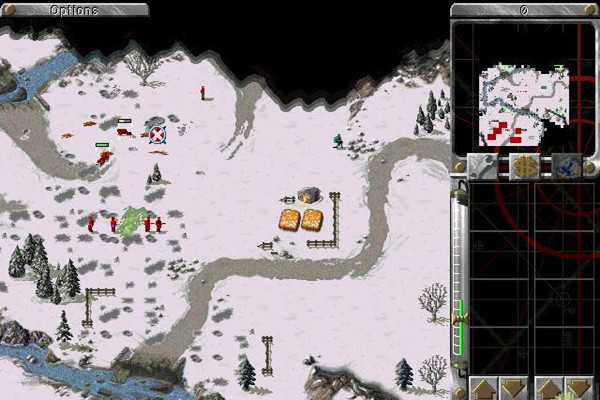The width and height of the screenshot is (600, 400).
Task: Click the right build column's down arrow
Action: click(576, 388)
